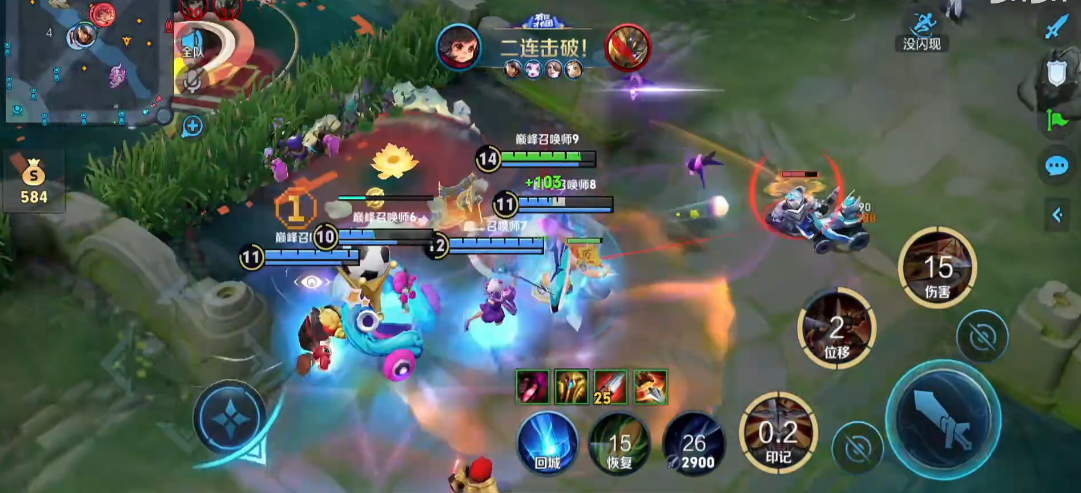
Task: Open the chat bubble quick messages
Action: pos(1057,166)
